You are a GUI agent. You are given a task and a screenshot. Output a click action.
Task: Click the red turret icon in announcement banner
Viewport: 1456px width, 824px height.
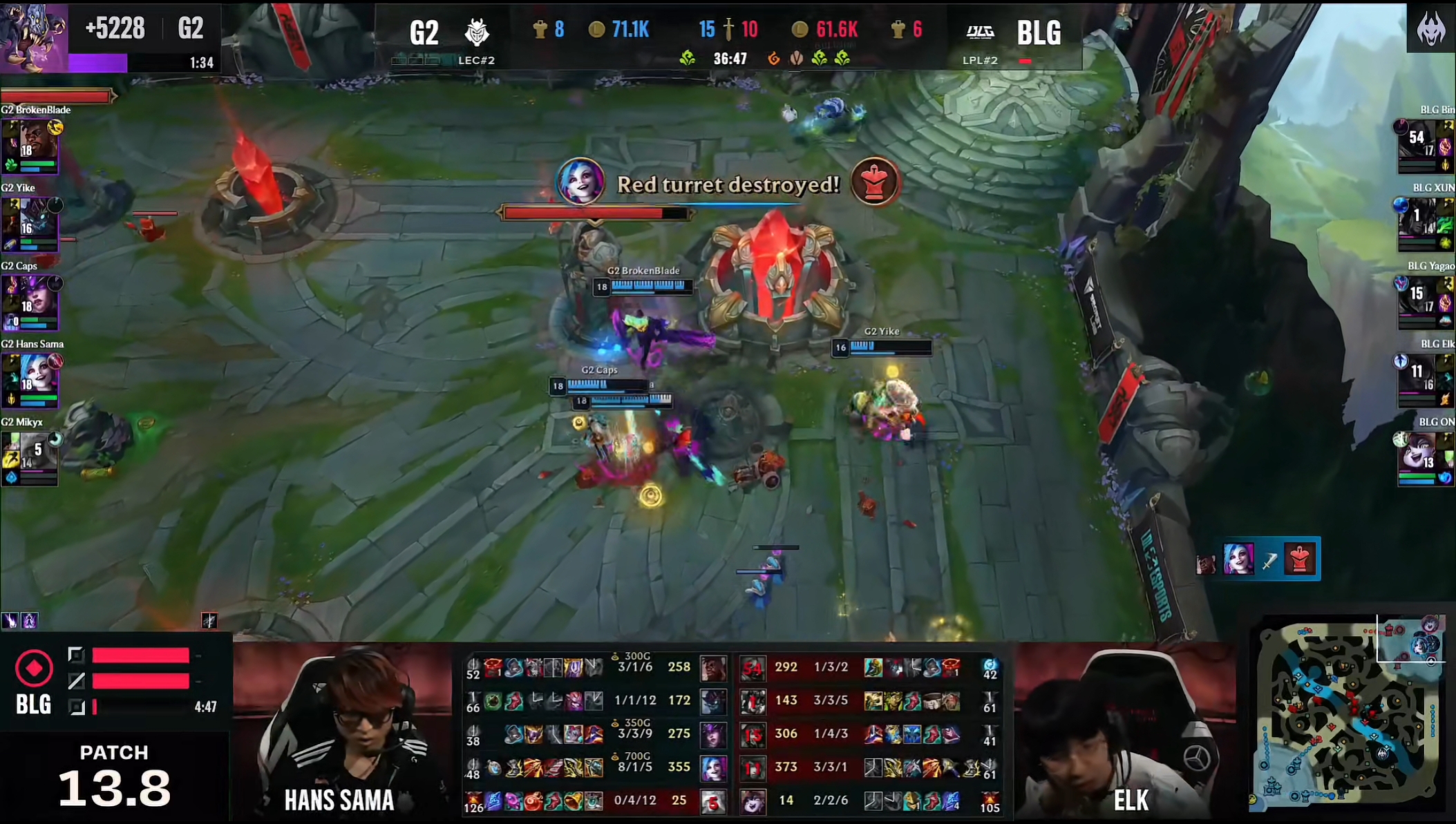(875, 182)
